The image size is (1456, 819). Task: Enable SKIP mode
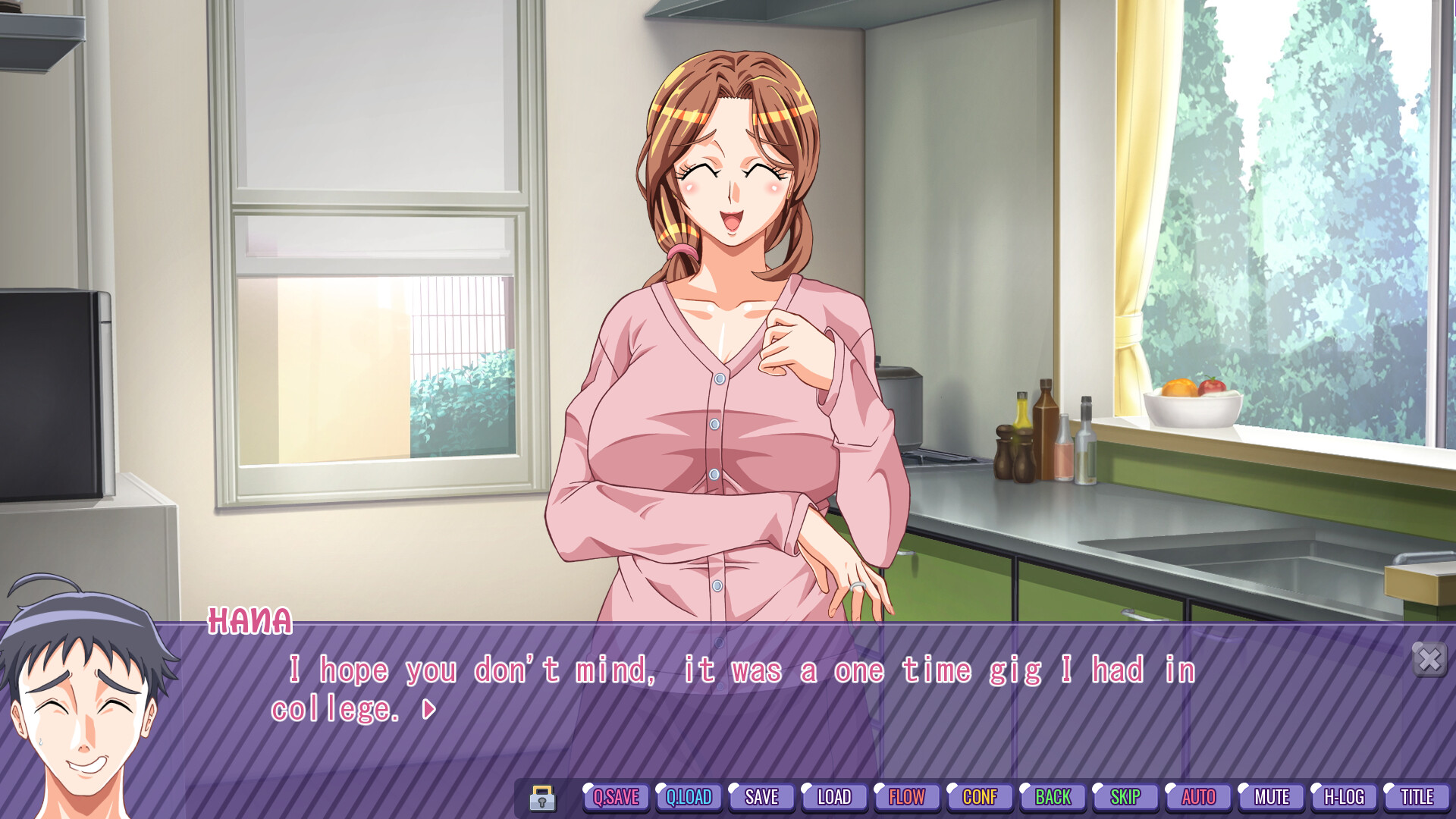point(1125,797)
